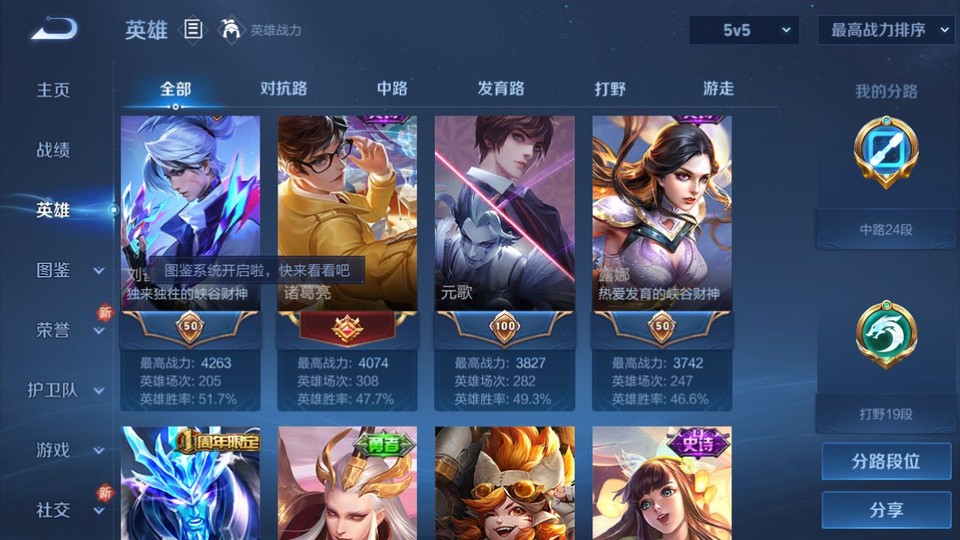960x540 pixels.
Task: Switch to the 中路 tab
Action: pos(392,89)
